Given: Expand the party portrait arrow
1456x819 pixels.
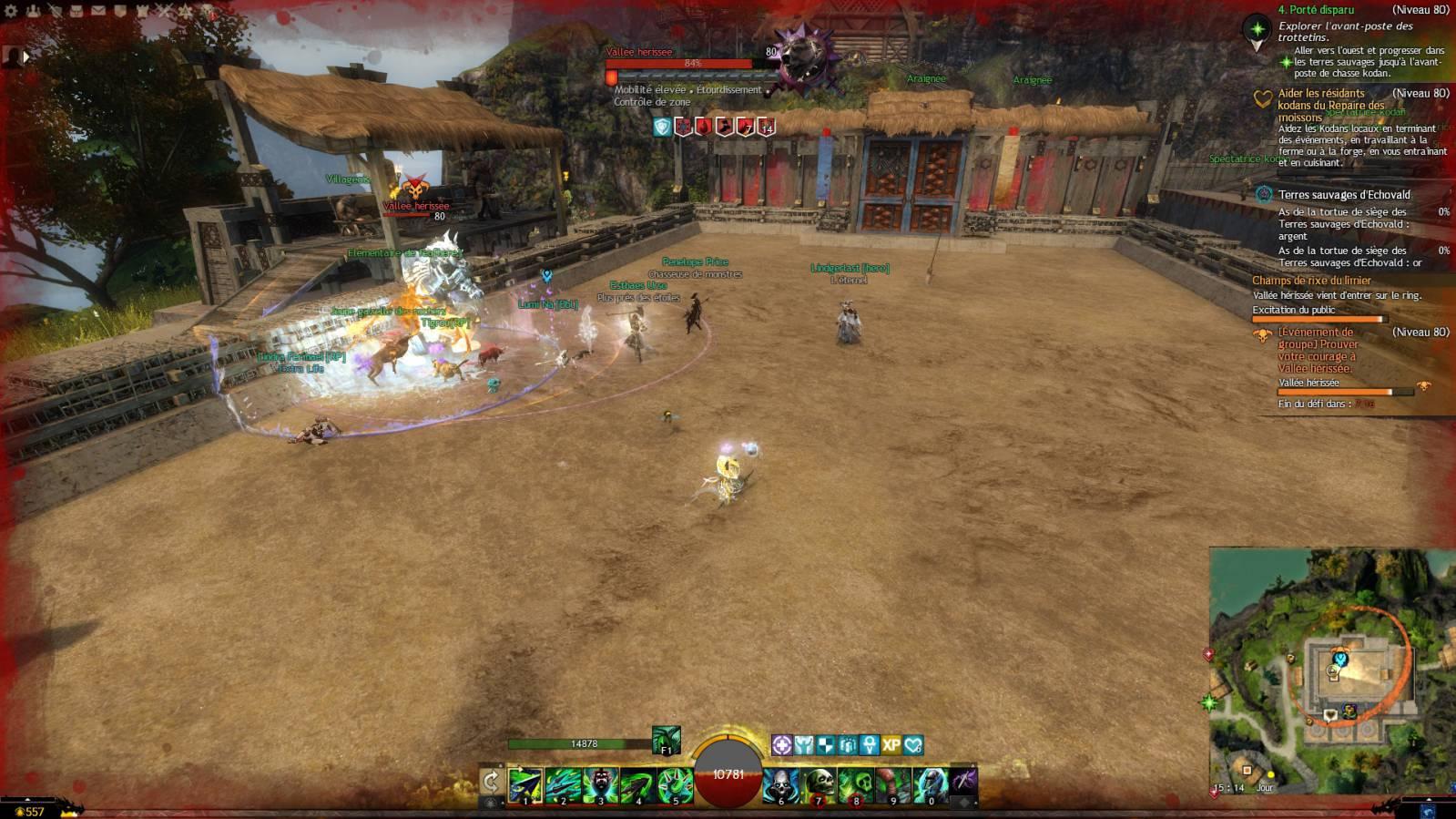Looking at the screenshot, I should (x=26, y=56).
